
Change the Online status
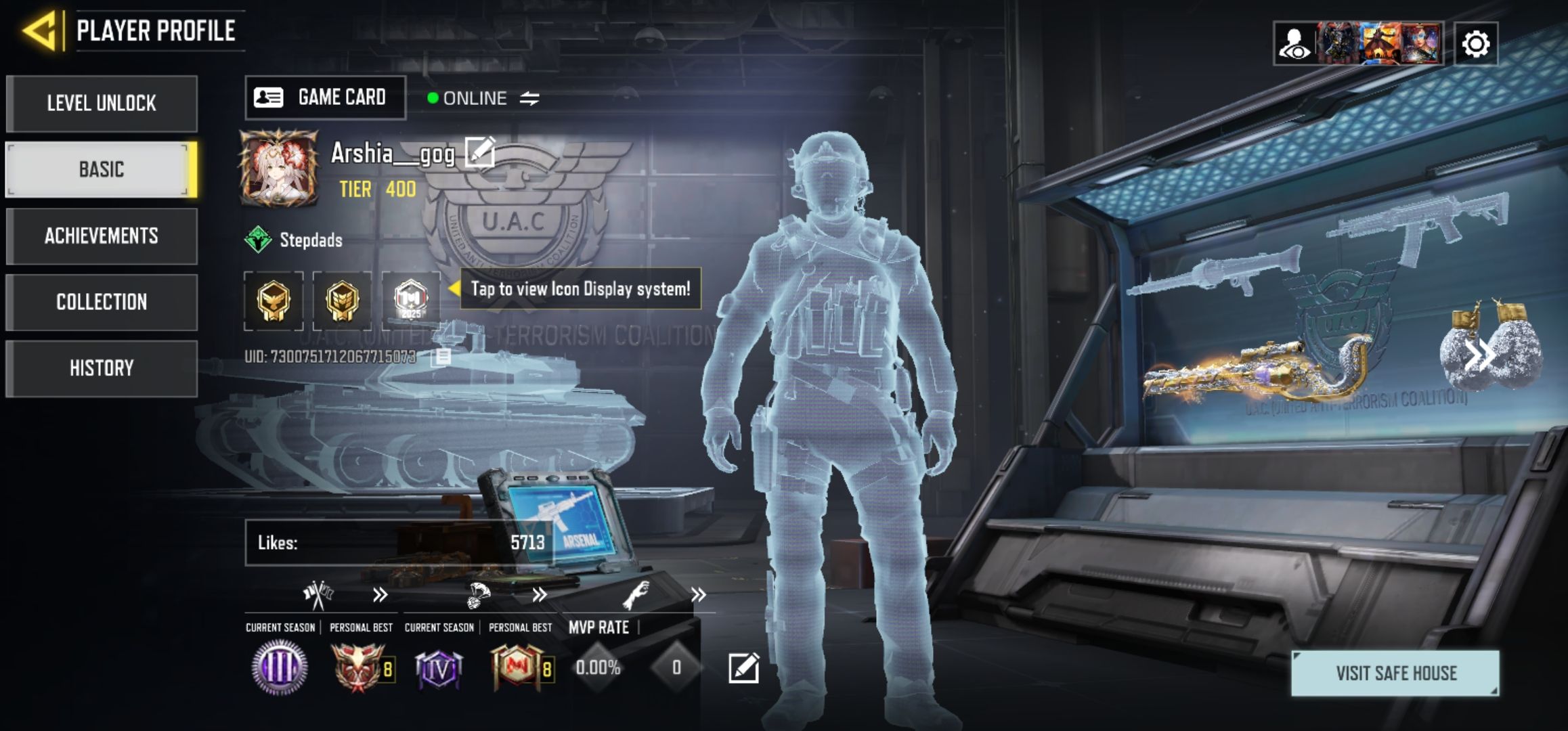click(529, 99)
